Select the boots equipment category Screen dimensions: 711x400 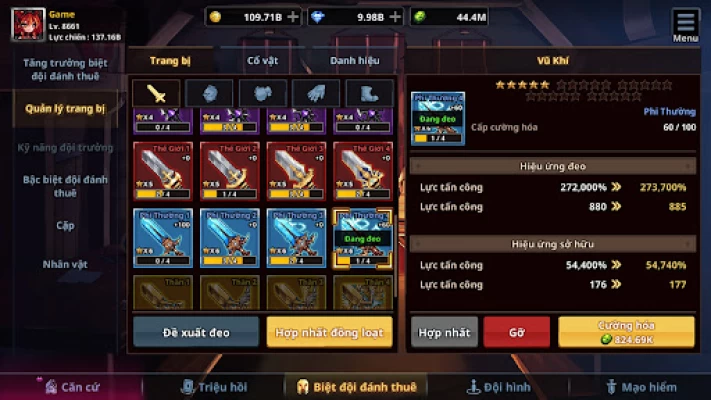tap(369, 93)
